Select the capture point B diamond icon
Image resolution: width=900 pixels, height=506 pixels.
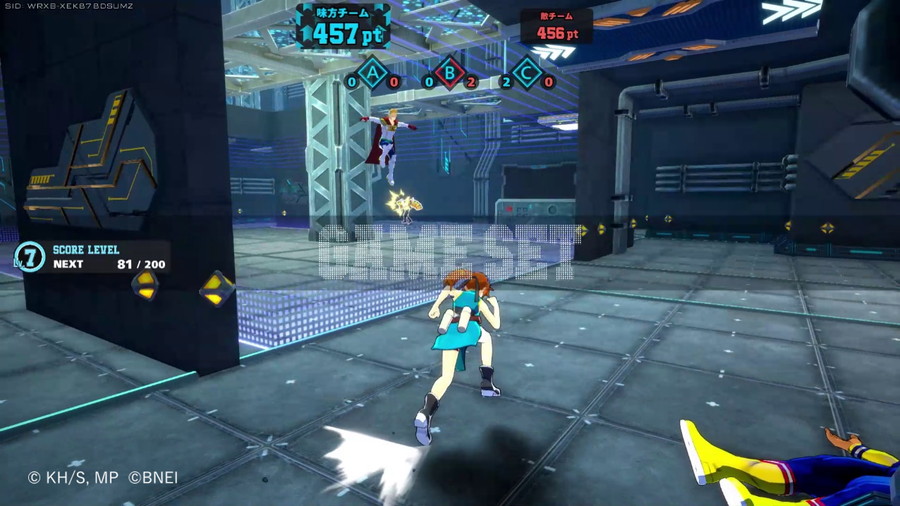click(x=450, y=73)
